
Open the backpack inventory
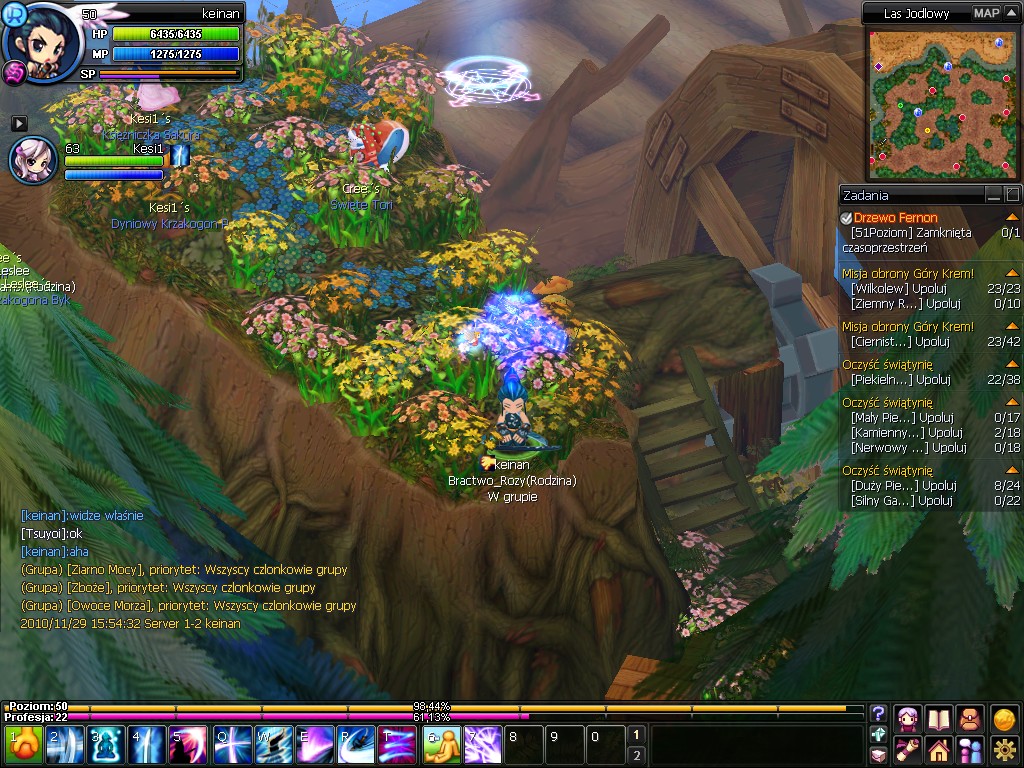pyautogui.click(x=970, y=718)
